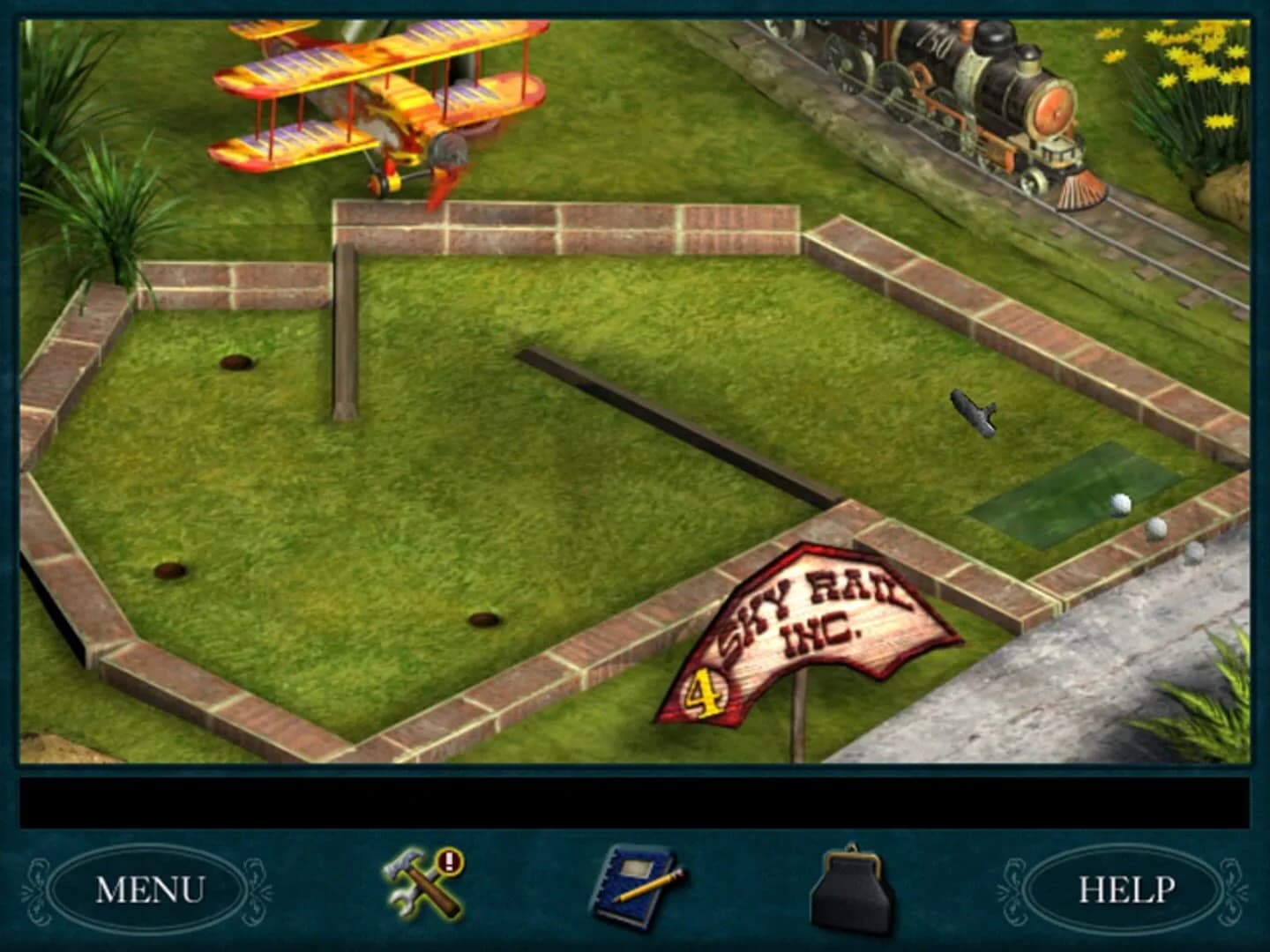This screenshot has width=1270, height=952.
Task: Select the golf ball on the gravel path
Action: point(1196,551)
